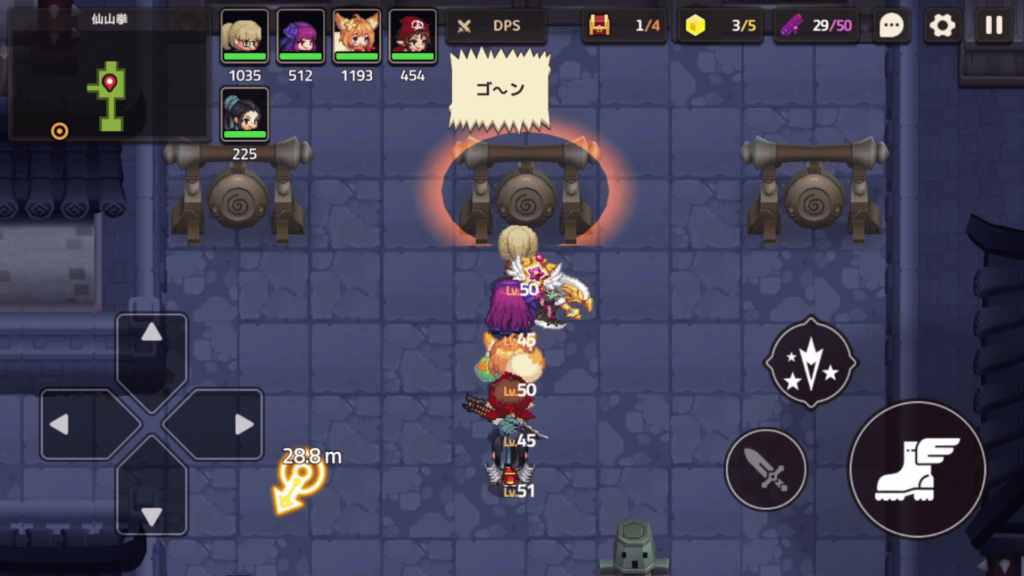Select the blonde hero portrait
This screenshot has width=1024, height=576.
click(244, 37)
